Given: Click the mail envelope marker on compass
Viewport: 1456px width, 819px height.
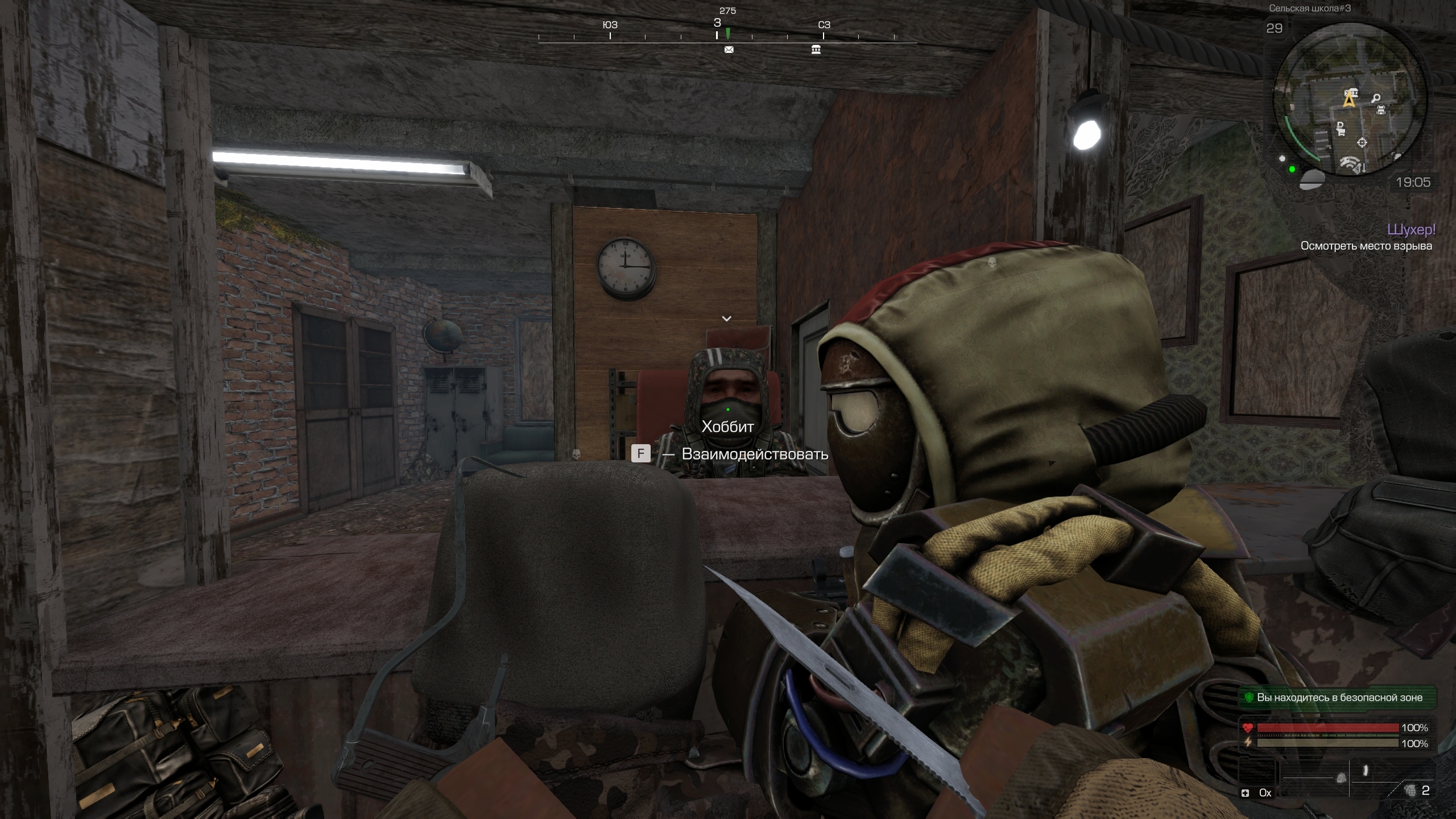Looking at the screenshot, I should point(729,50).
